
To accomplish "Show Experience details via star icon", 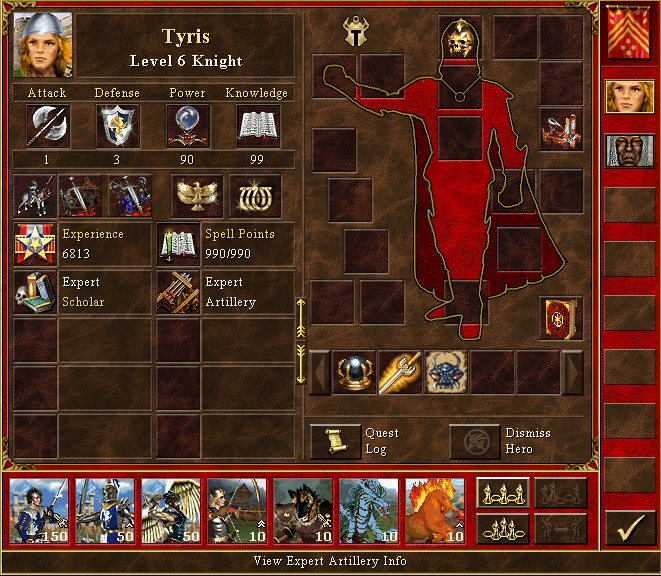I will (34, 244).
